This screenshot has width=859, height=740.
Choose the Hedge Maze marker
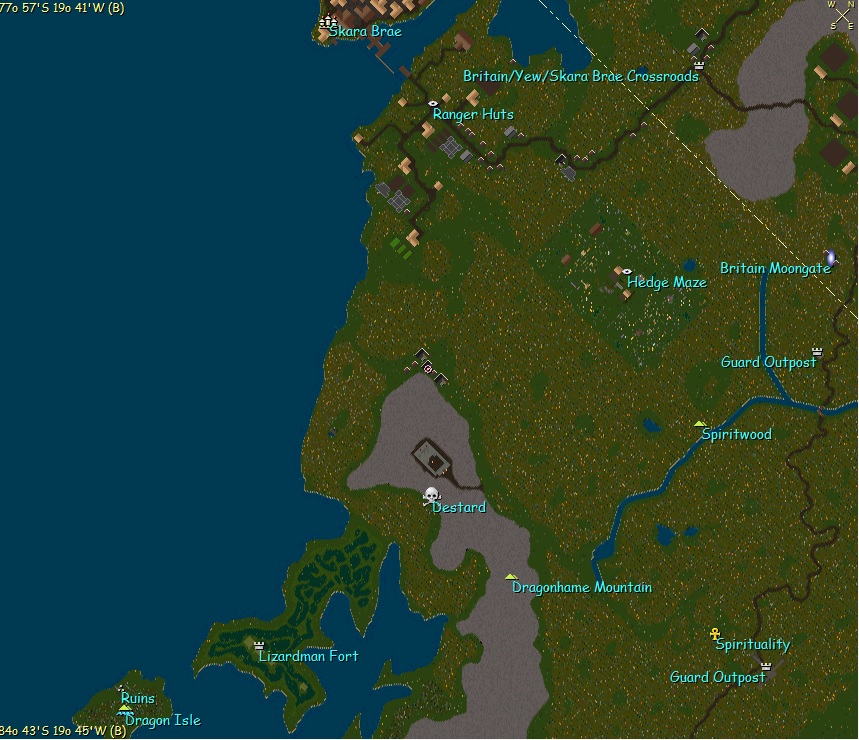coord(627,271)
